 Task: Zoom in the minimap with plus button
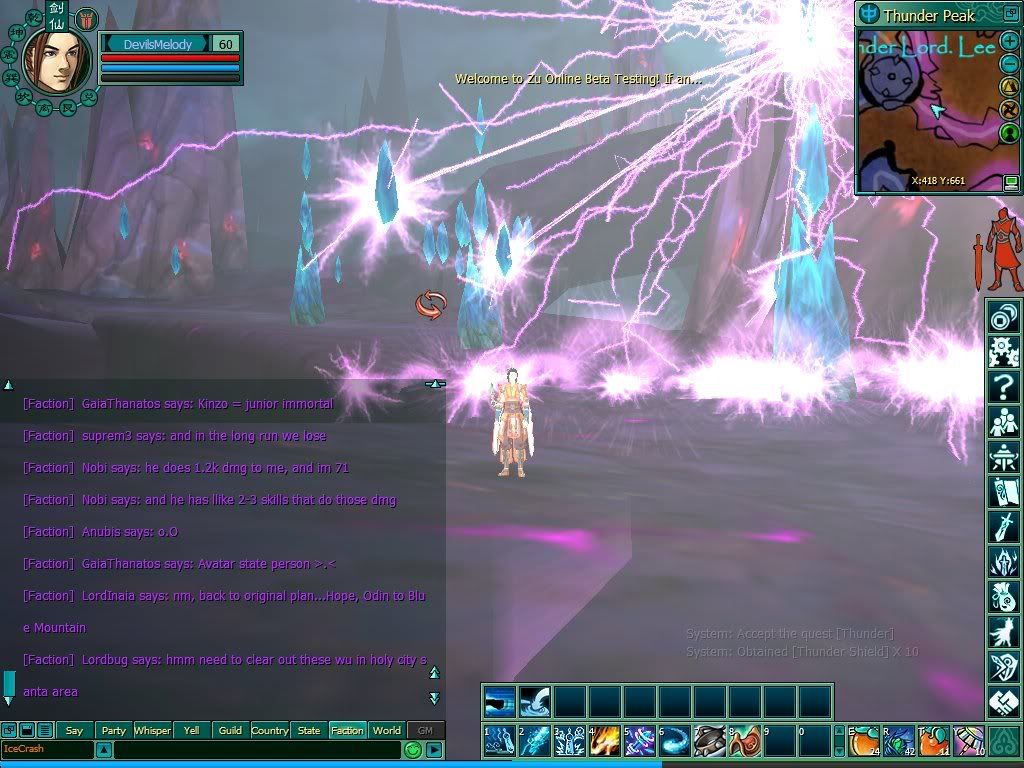(x=1010, y=42)
